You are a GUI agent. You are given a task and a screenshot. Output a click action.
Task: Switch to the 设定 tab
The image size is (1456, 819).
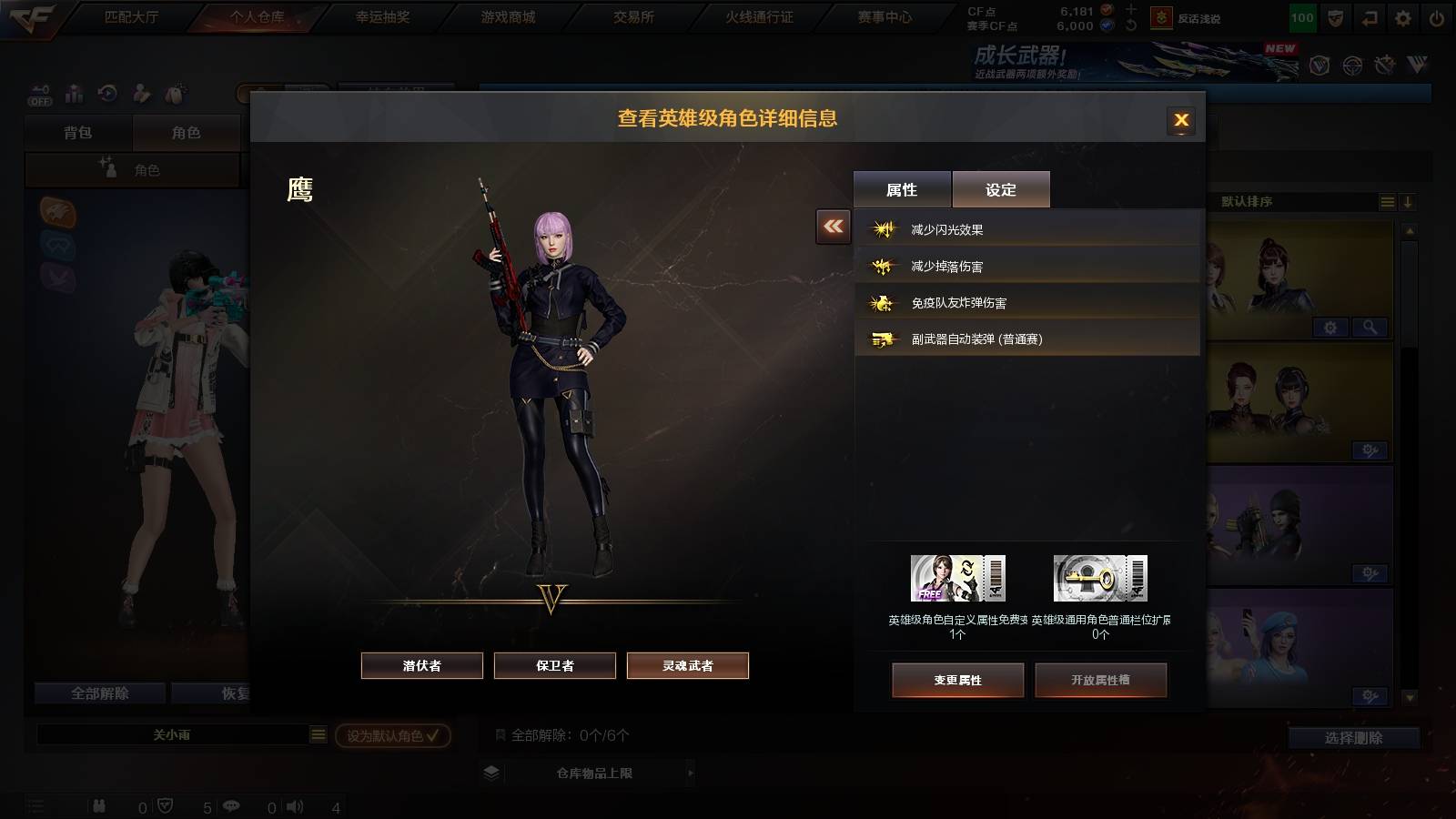tap(1001, 188)
